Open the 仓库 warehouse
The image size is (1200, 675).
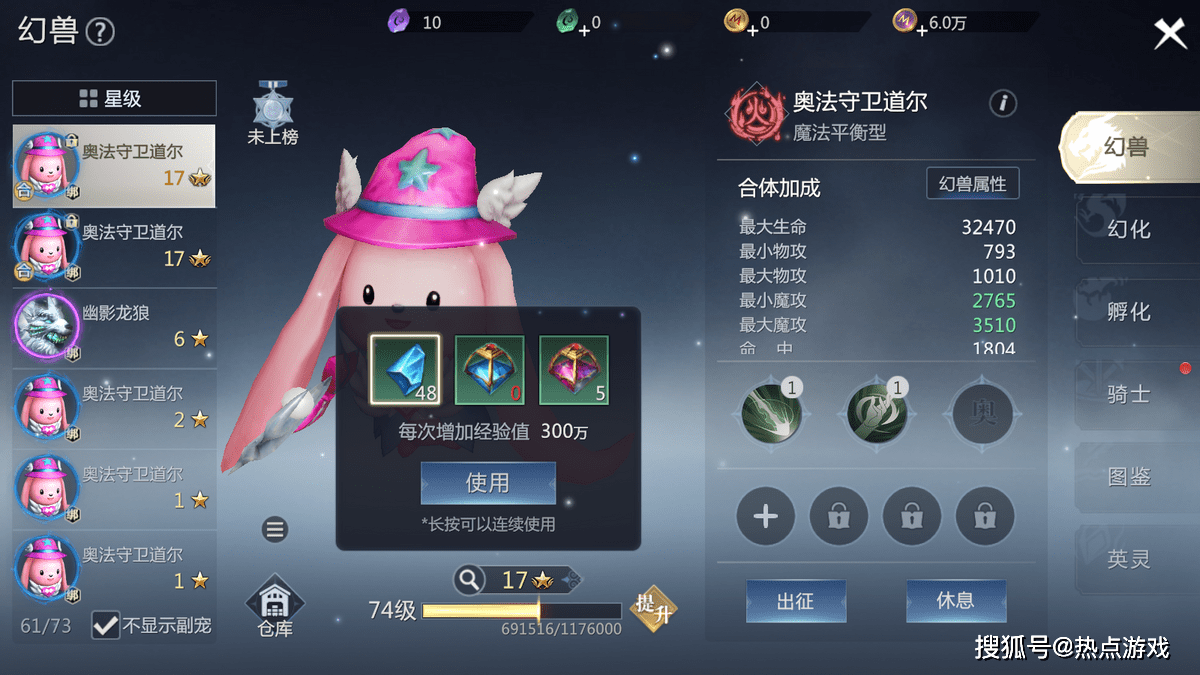[x=274, y=607]
